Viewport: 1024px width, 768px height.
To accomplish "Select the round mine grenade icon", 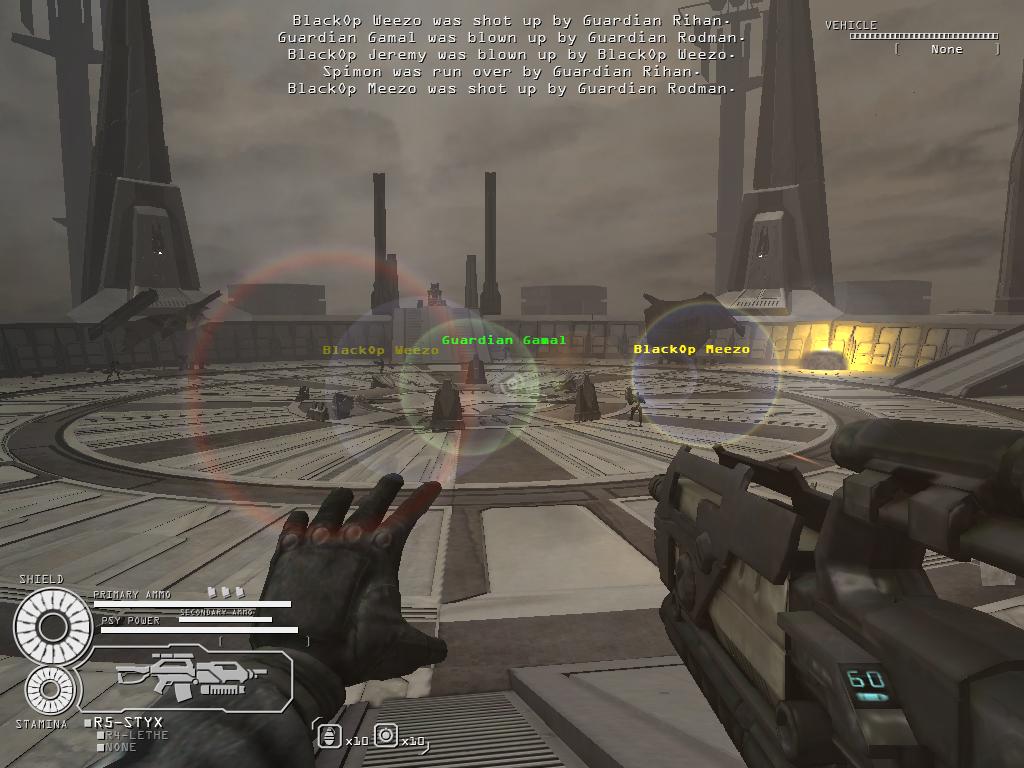I will coord(386,737).
